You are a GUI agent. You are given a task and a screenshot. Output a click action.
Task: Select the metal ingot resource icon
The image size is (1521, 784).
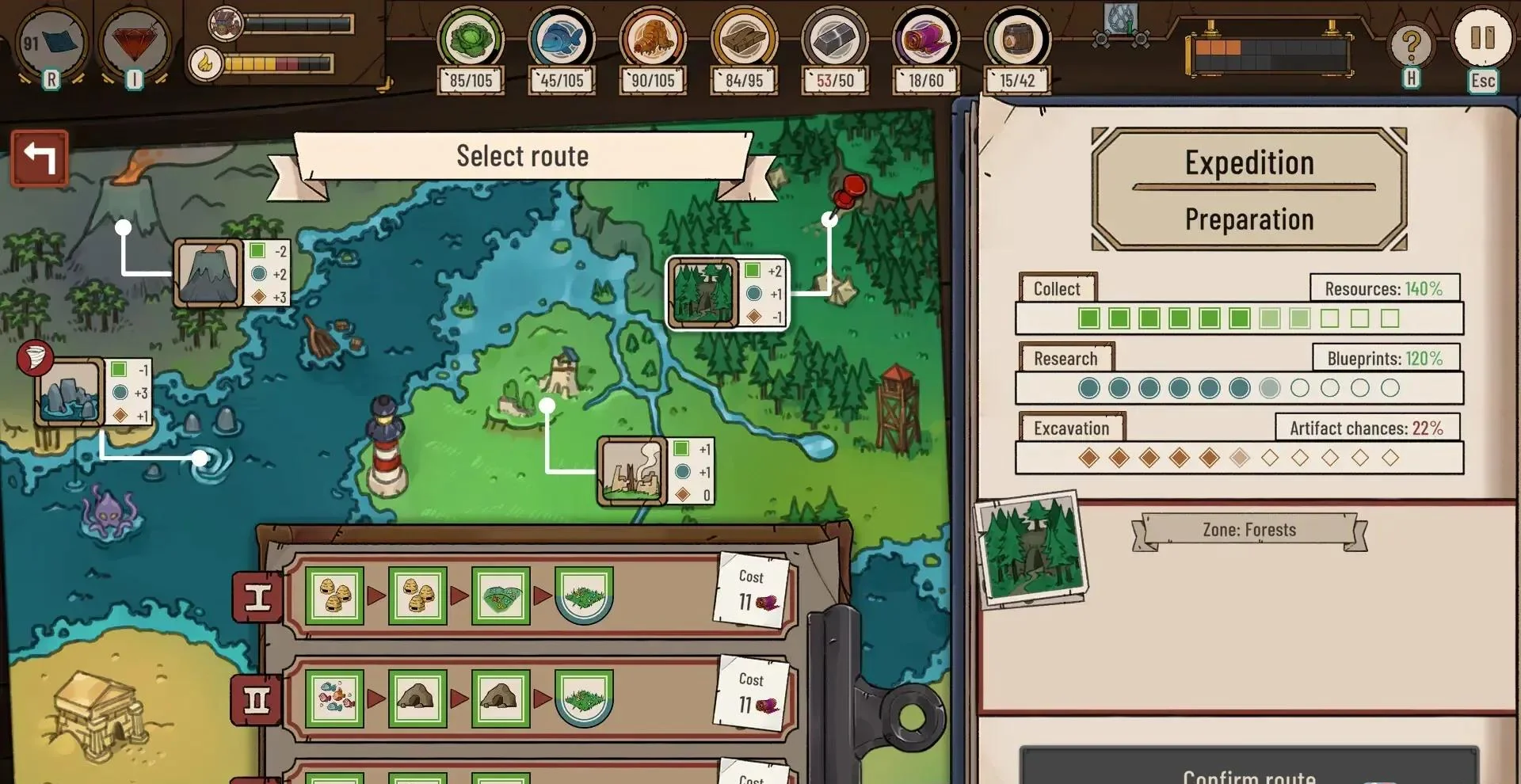click(x=835, y=38)
